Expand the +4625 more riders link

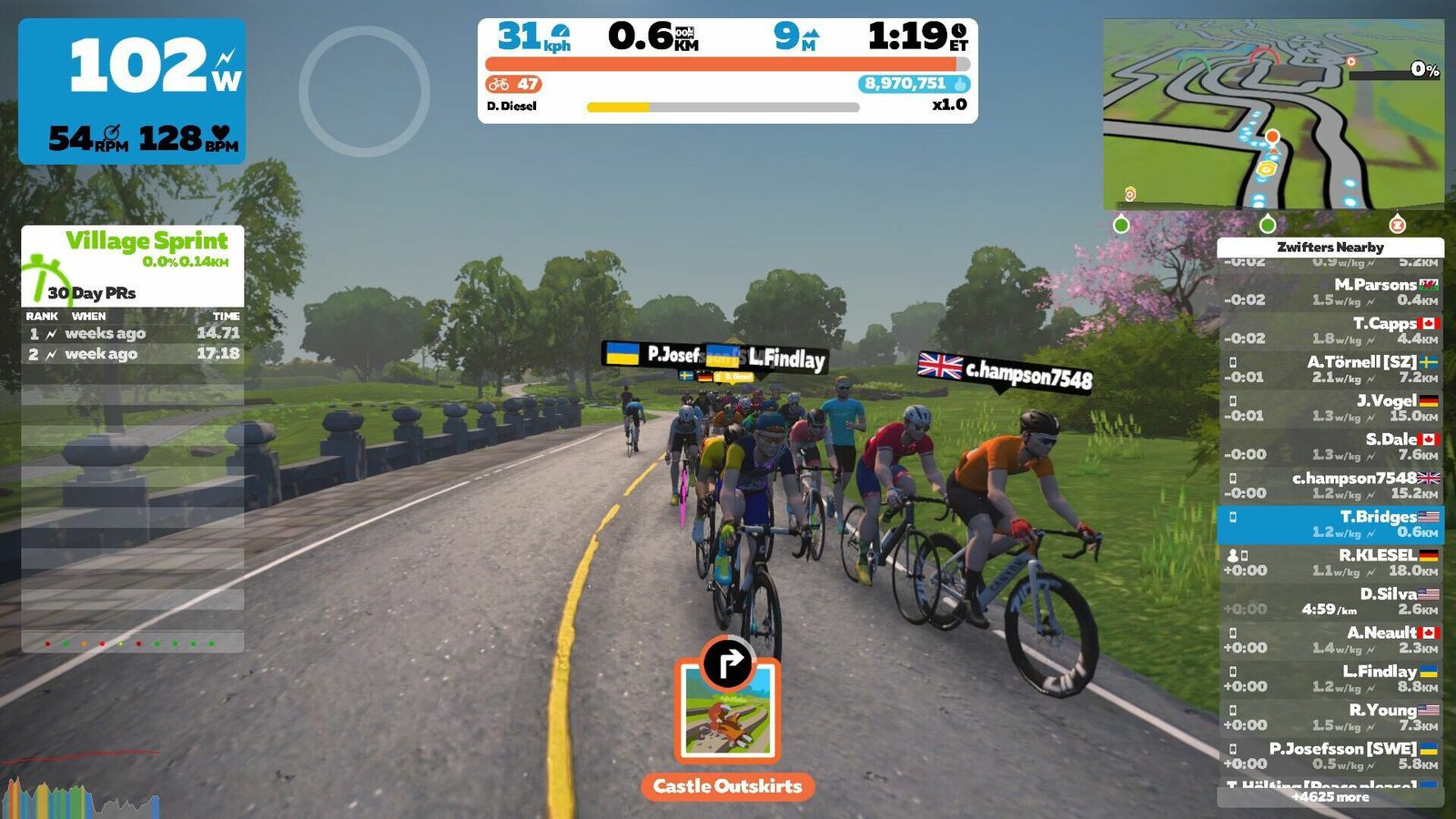[1330, 797]
